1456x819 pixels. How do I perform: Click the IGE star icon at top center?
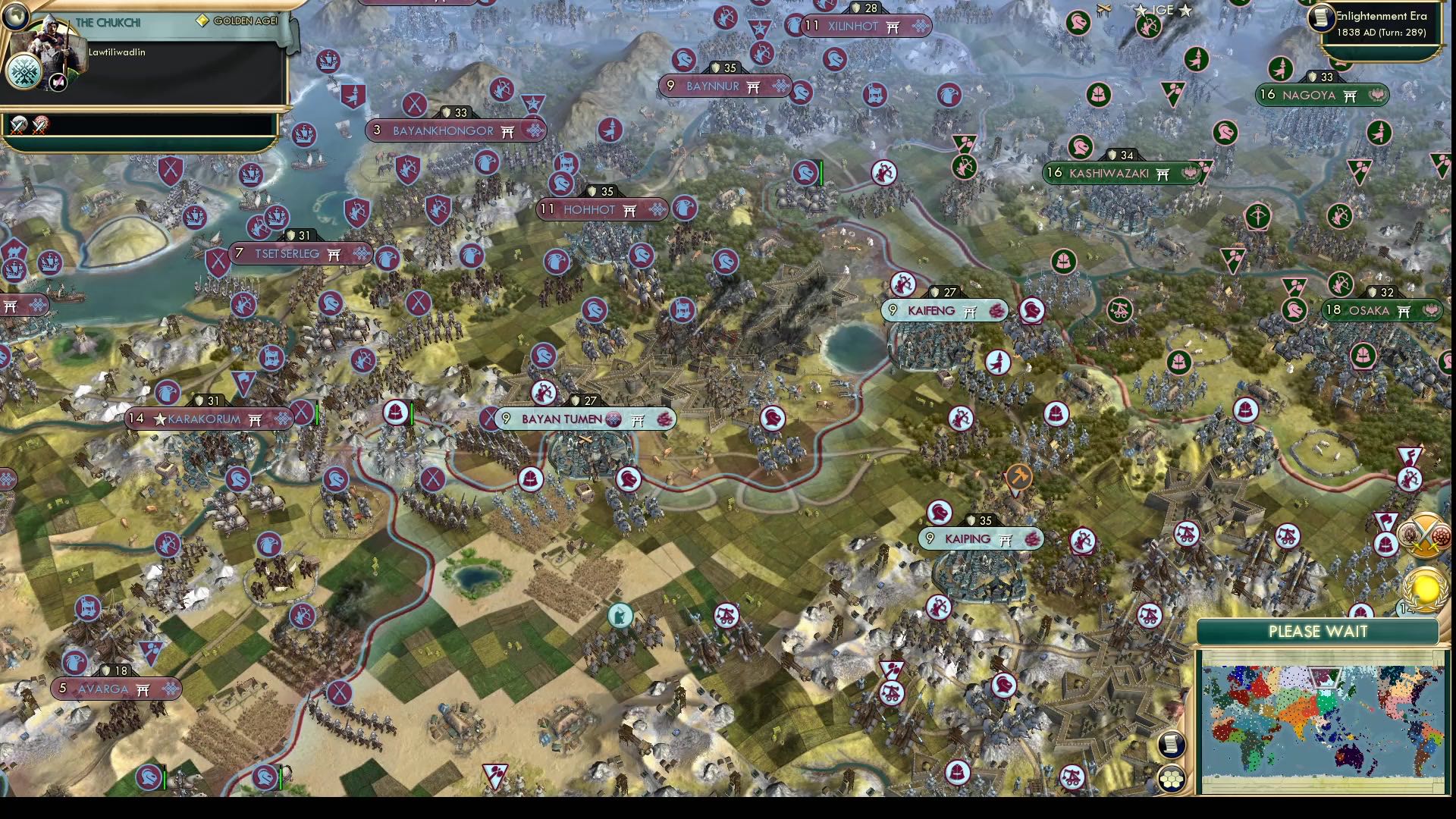tap(1141, 11)
